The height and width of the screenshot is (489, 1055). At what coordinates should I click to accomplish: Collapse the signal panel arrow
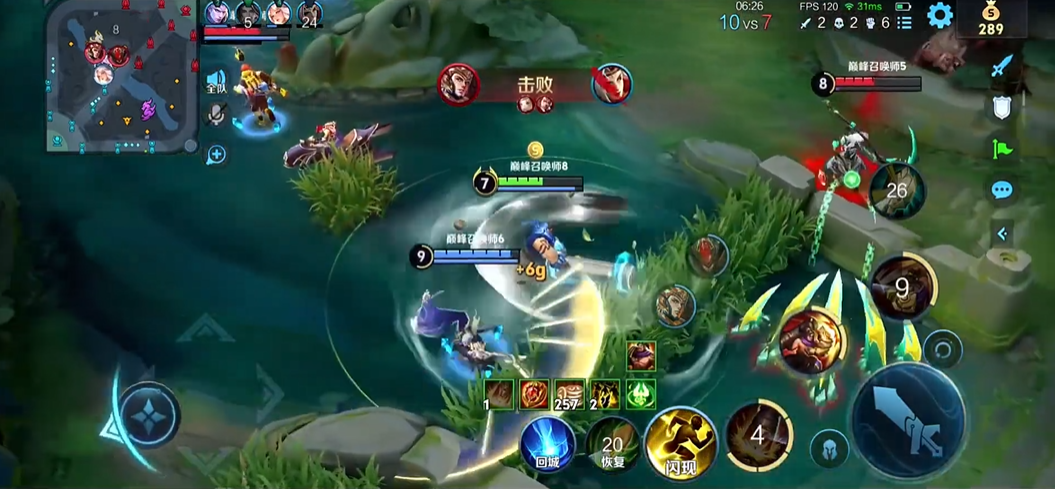click(x=1002, y=233)
